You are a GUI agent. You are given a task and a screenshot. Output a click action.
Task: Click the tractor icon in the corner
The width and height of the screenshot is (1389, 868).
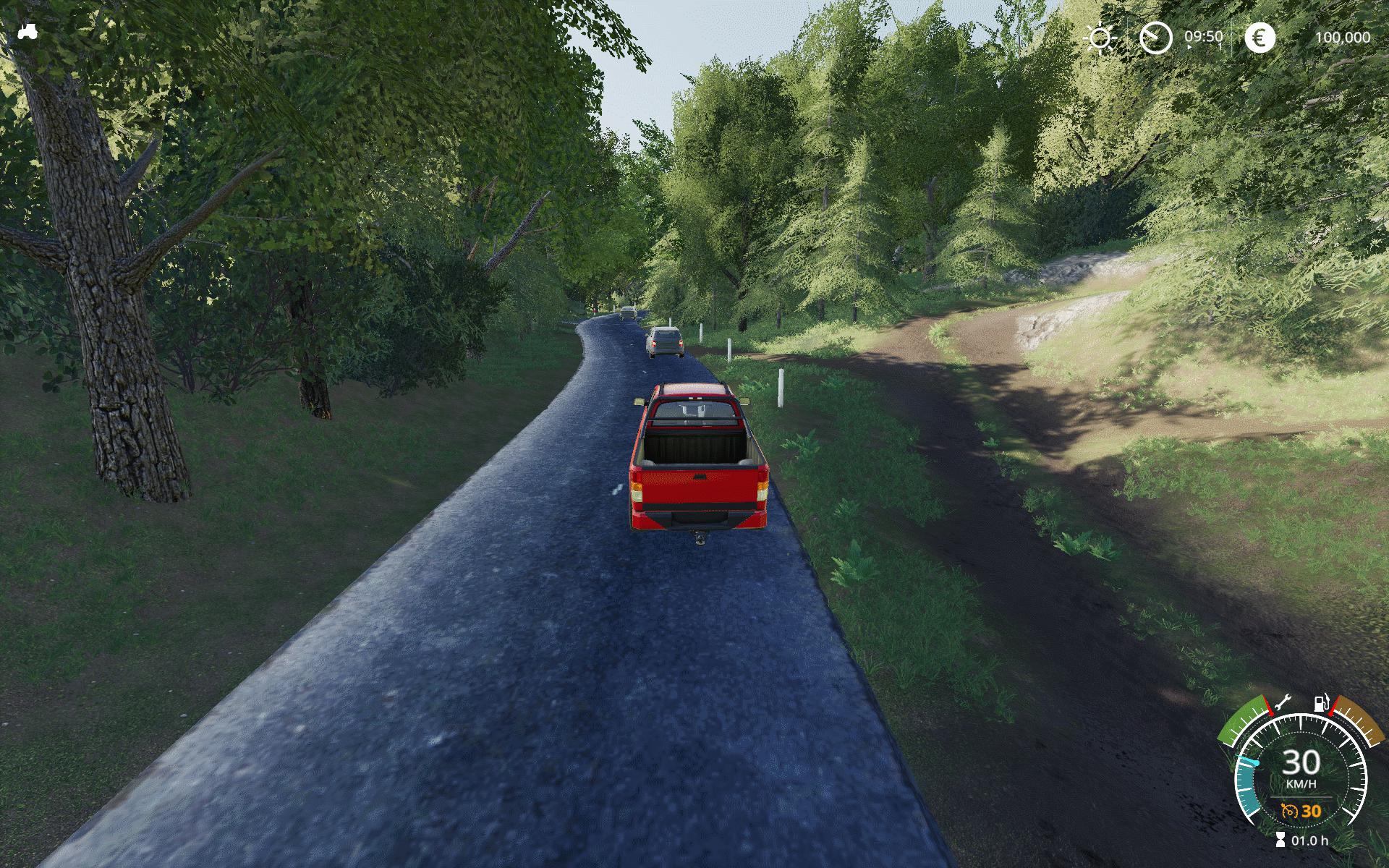point(27,31)
